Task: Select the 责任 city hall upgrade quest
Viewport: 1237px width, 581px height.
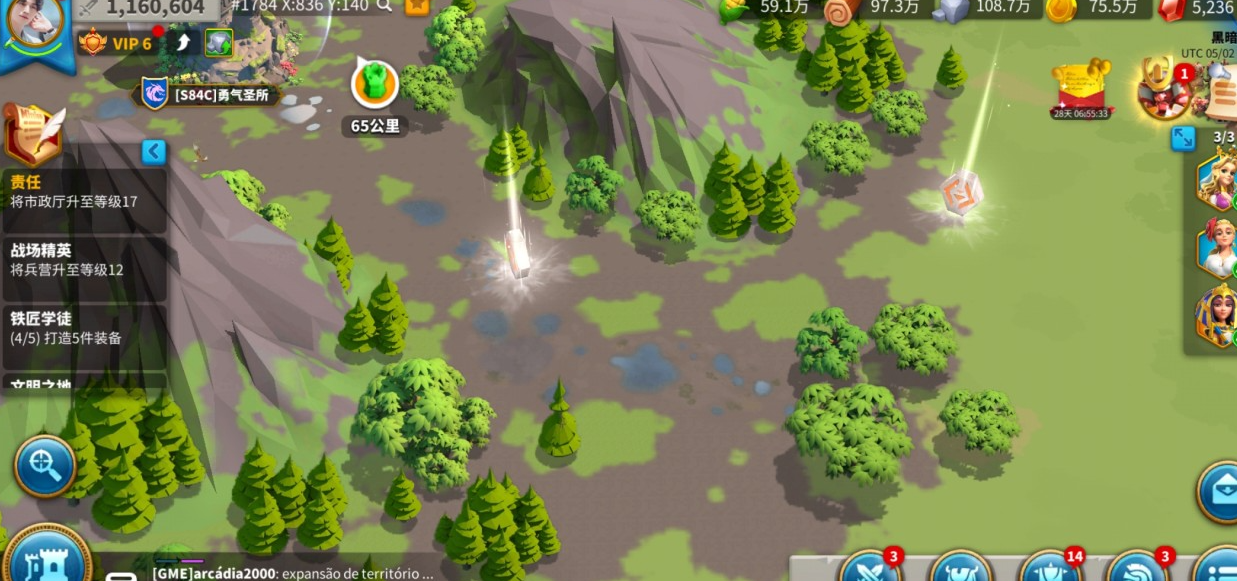Action: pyautogui.click(x=83, y=192)
